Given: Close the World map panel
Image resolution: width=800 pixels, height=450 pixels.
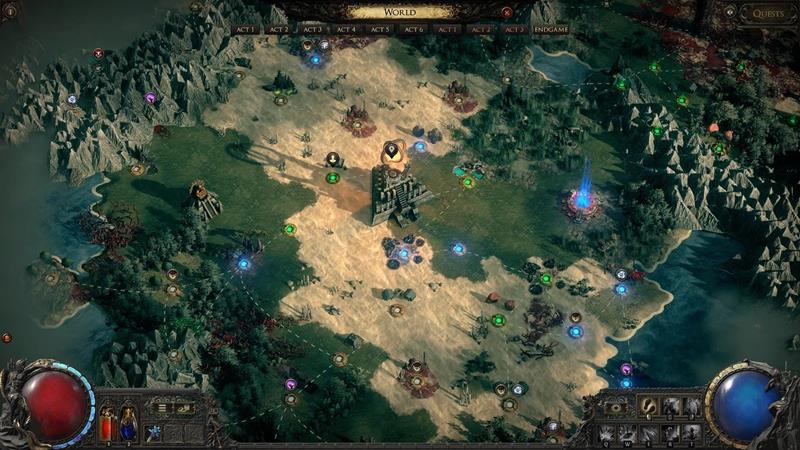Looking at the screenshot, I should point(507,13).
